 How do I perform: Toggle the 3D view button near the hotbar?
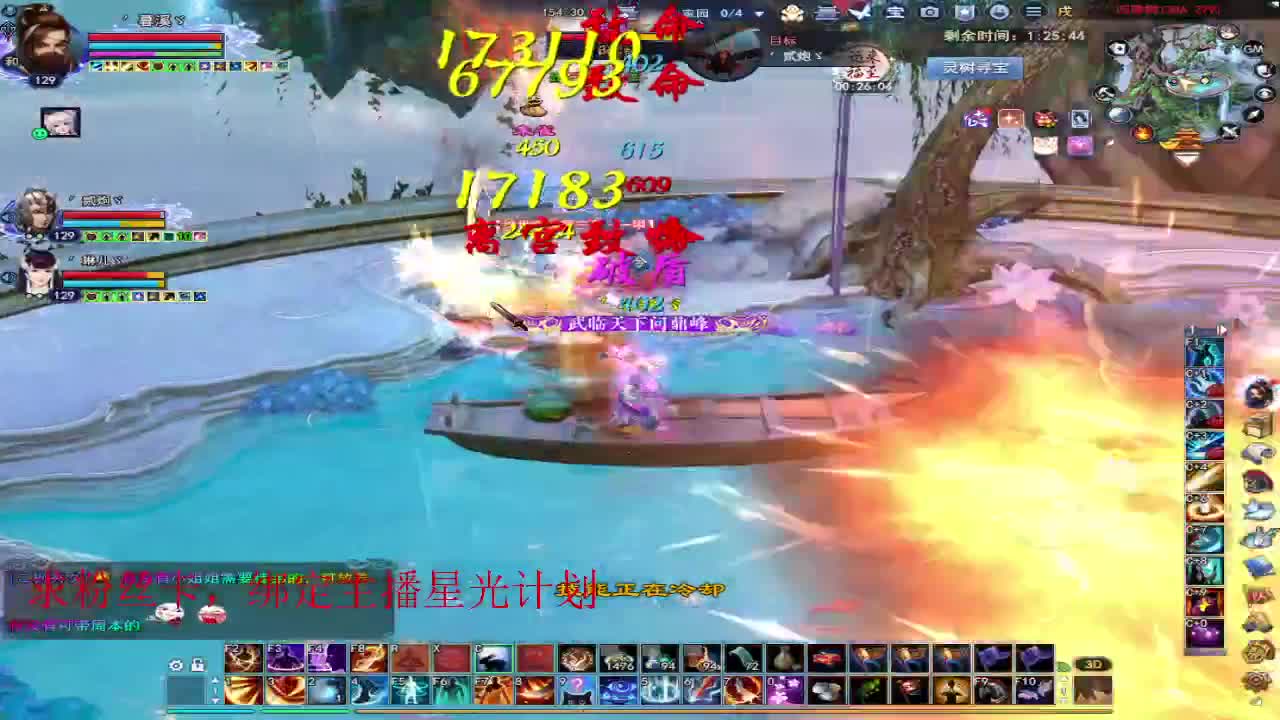tap(1093, 663)
